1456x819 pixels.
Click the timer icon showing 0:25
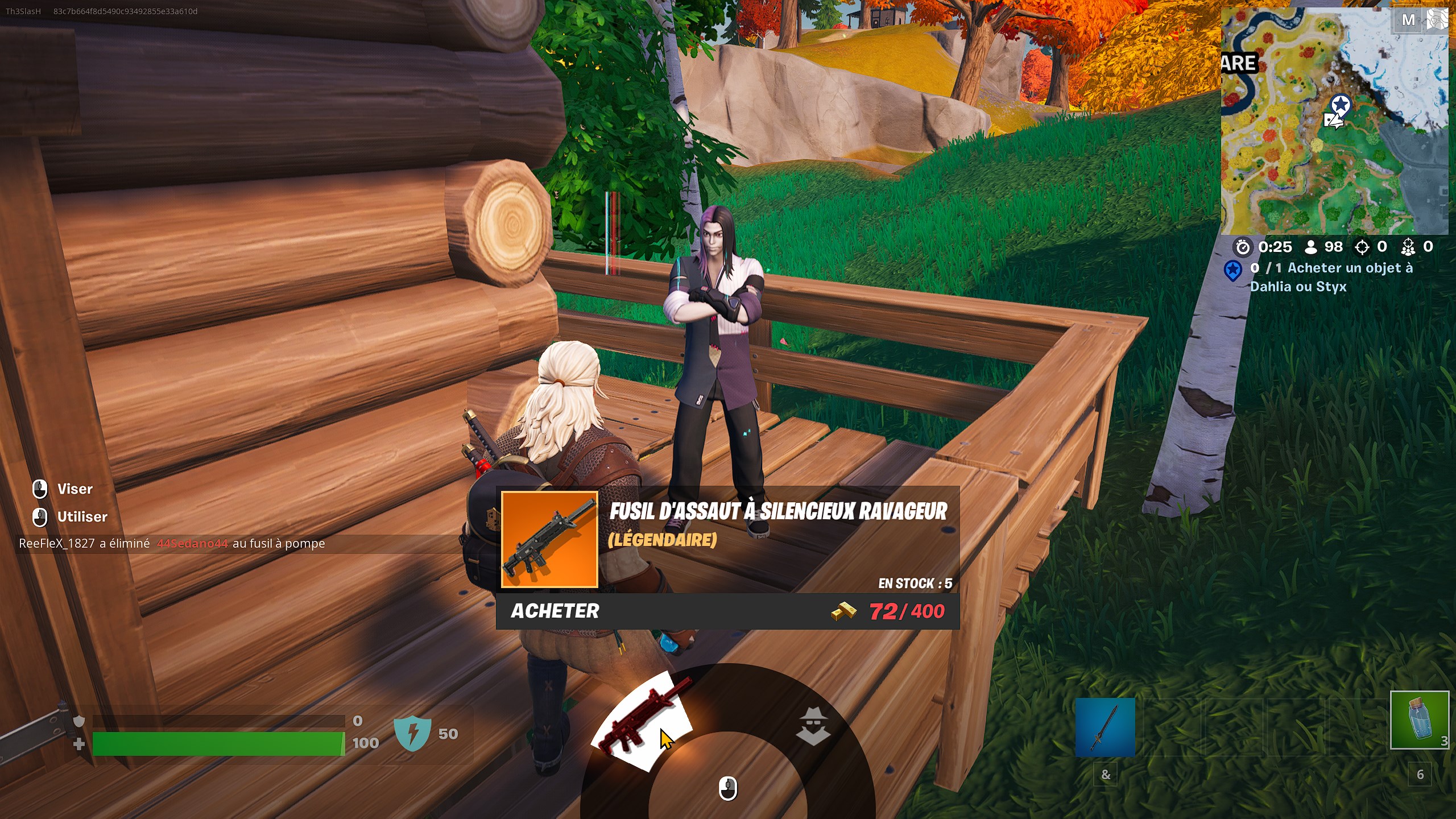point(1243,247)
